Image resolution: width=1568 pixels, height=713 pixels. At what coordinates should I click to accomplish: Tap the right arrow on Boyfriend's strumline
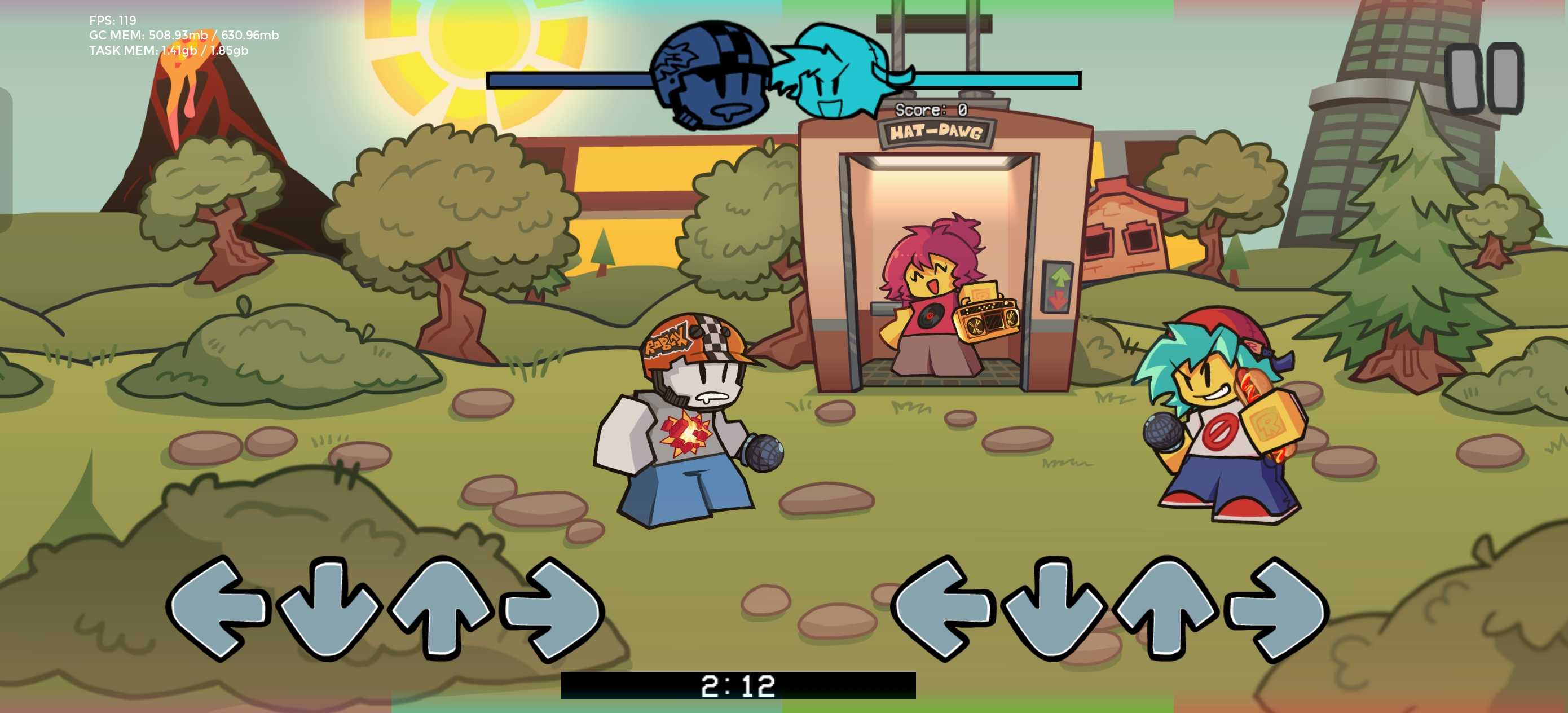click(1278, 608)
